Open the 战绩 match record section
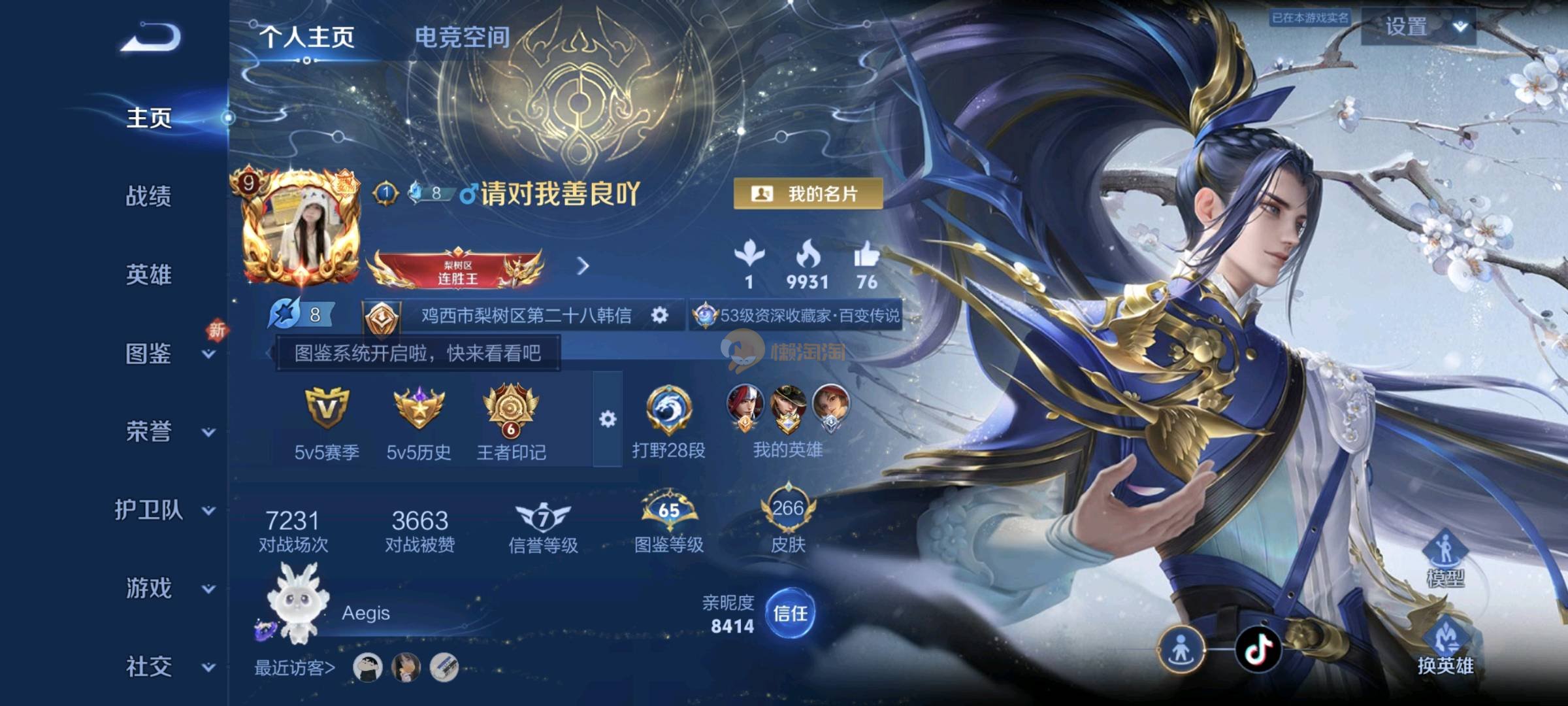The width and height of the screenshot is (1568, 706). coord(148,196)
